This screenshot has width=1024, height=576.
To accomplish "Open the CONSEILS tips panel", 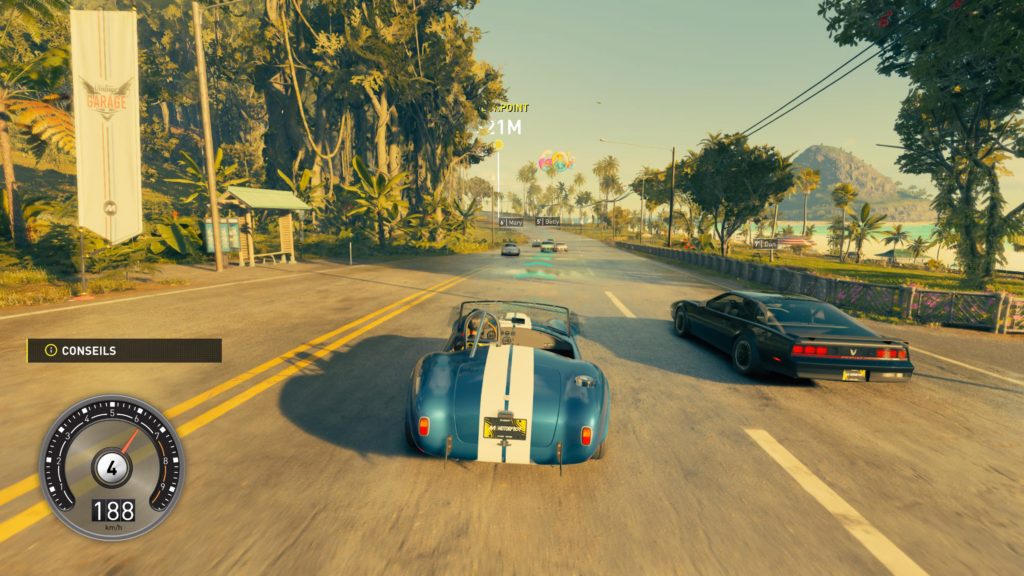I will [x=124, y=351].
